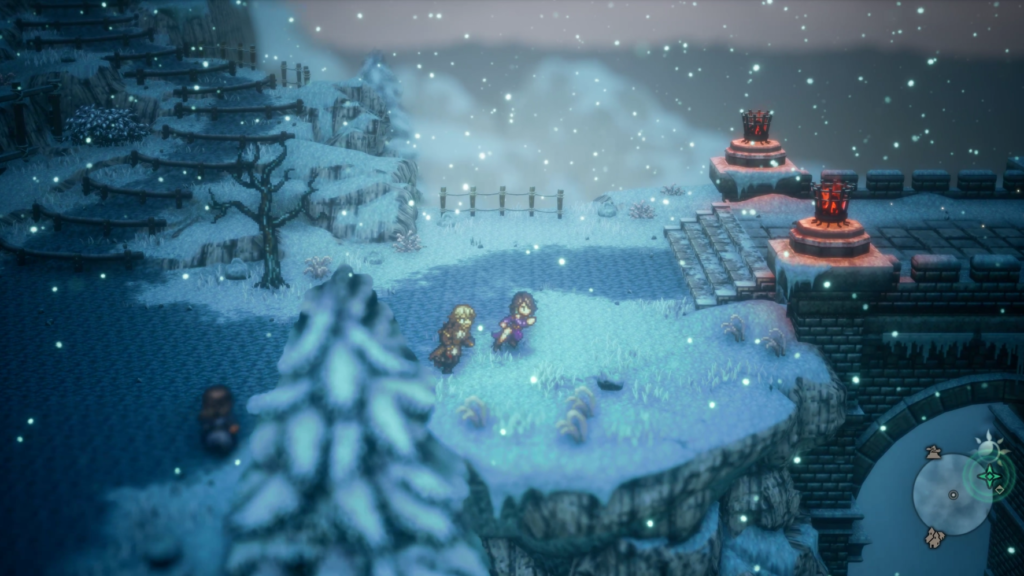Select the green star objective marker
The image size is (1024, 576).
[x=990, y=477]
